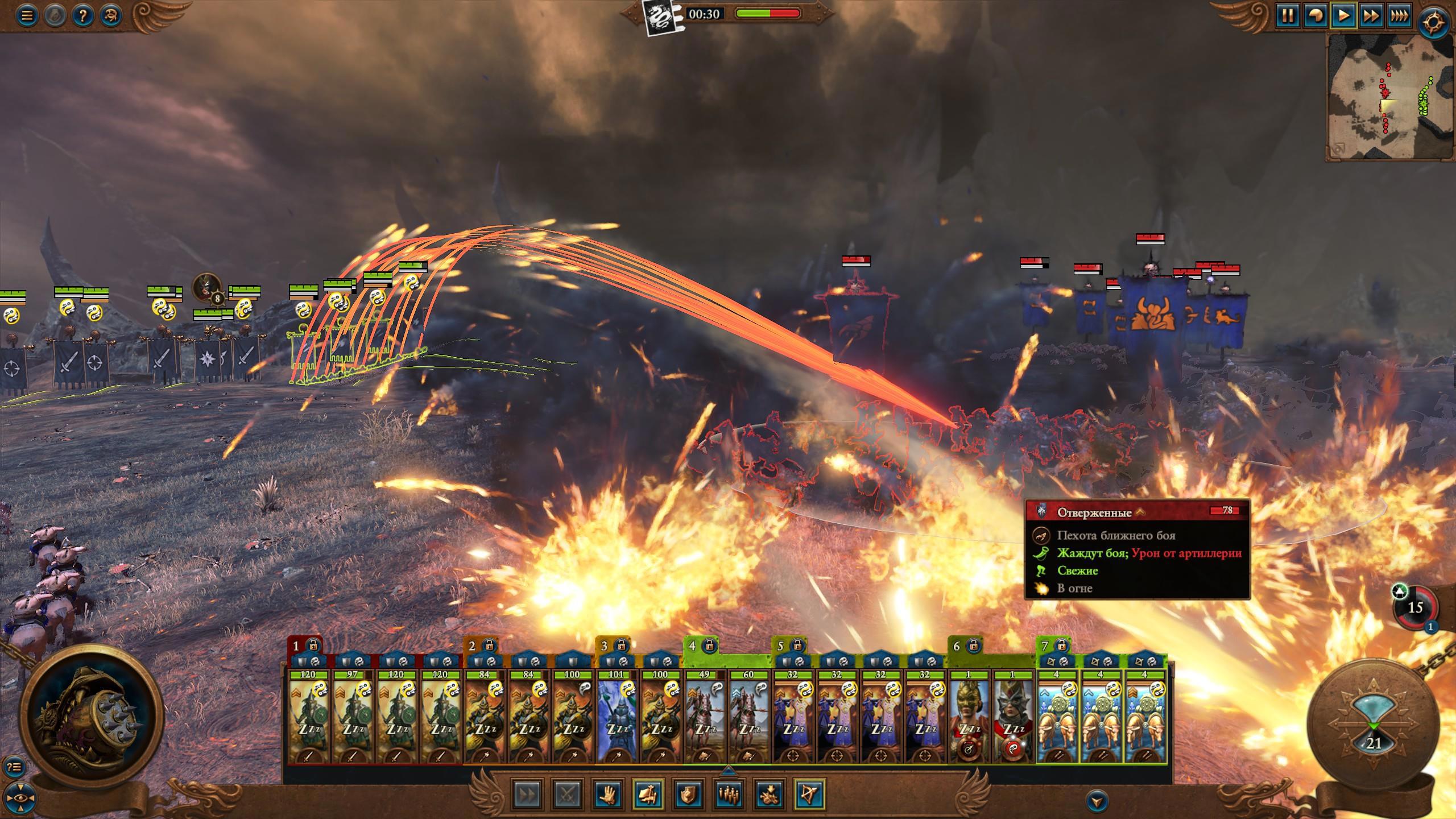The width and height of the screenshot is (1456, 819).
Task: Select the unit card showing 97 soldiers
Action: 352,717
